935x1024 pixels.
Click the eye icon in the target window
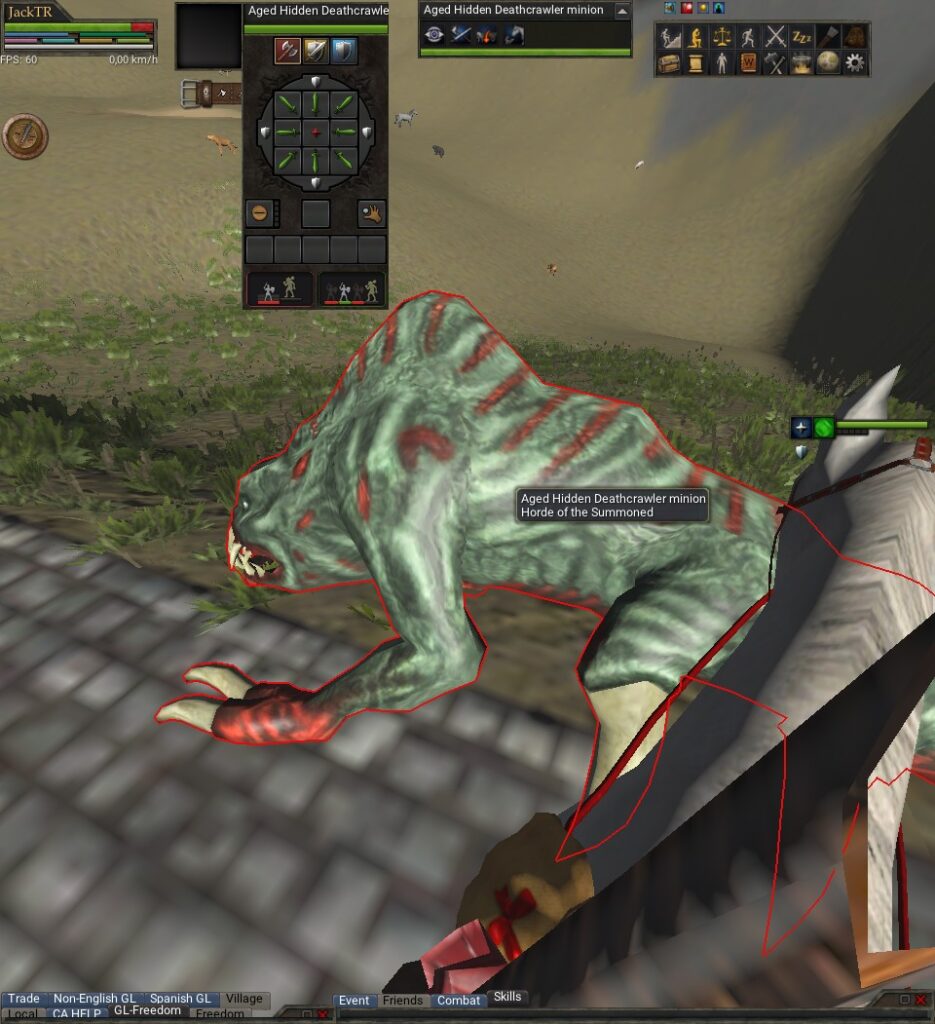(434, 36)
